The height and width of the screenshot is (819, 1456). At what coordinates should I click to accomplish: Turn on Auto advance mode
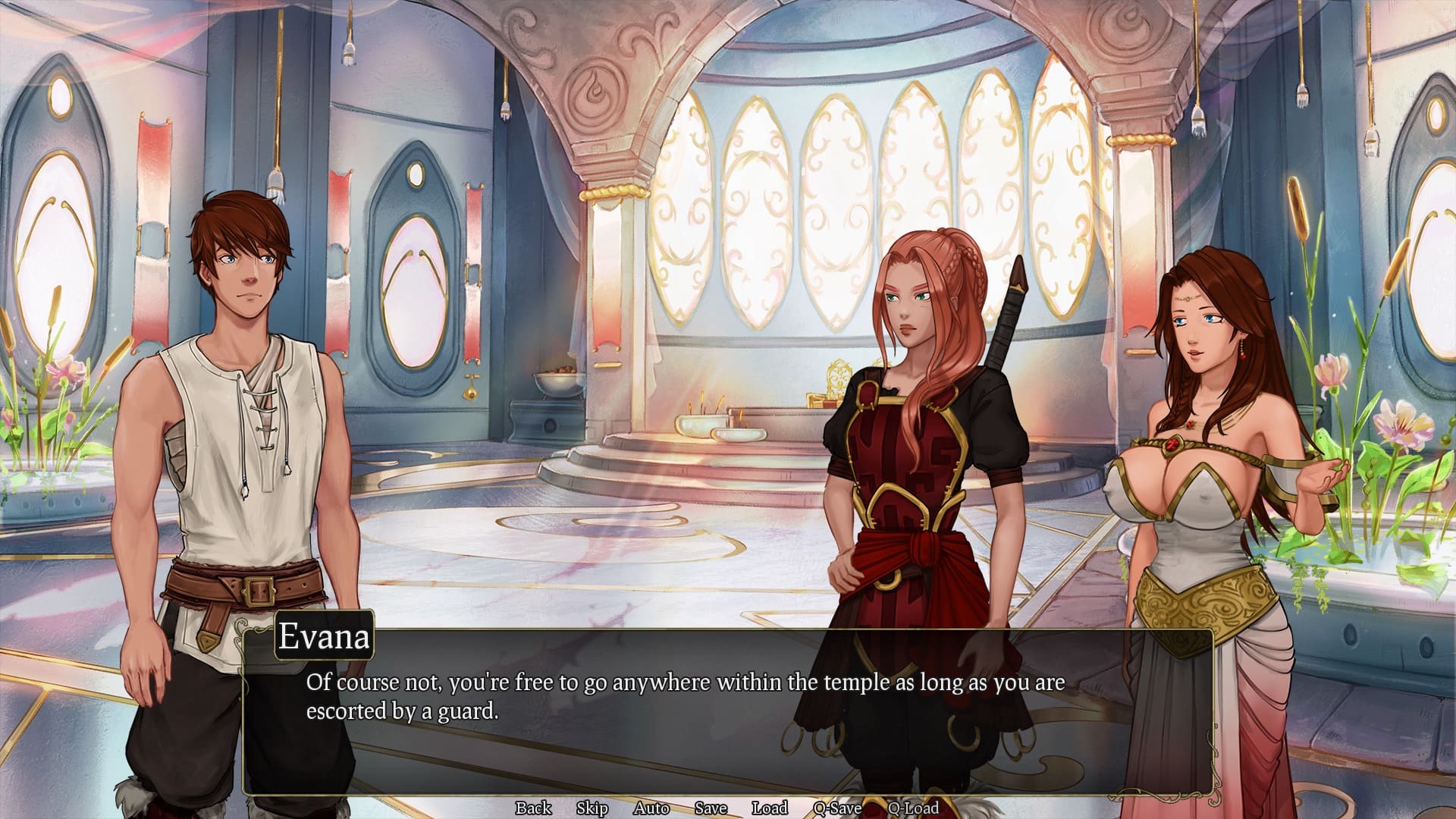pos(651,808)
